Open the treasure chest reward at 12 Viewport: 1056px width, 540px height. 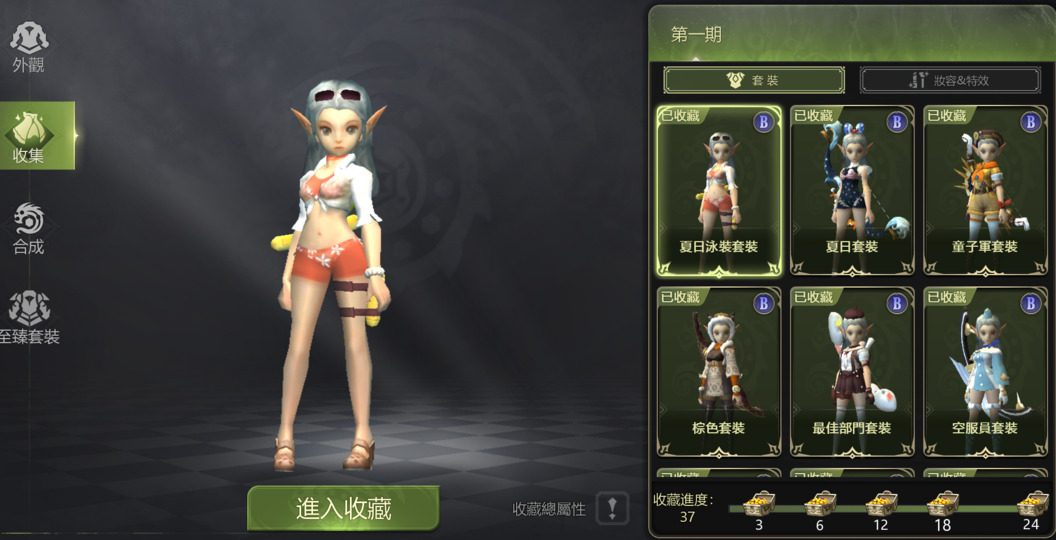coord(881,504)
